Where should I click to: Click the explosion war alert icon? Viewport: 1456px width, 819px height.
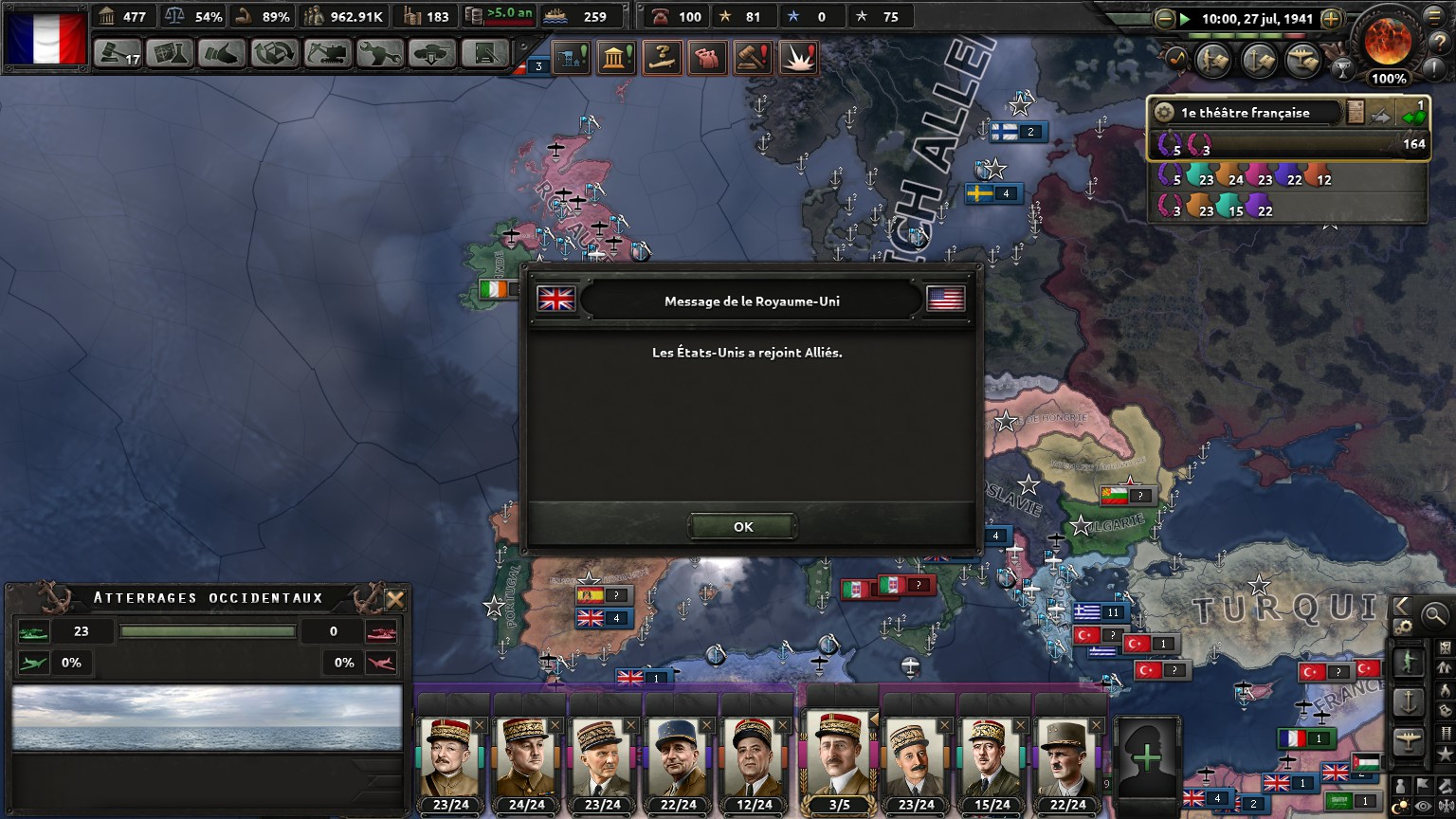coord(799,58)
